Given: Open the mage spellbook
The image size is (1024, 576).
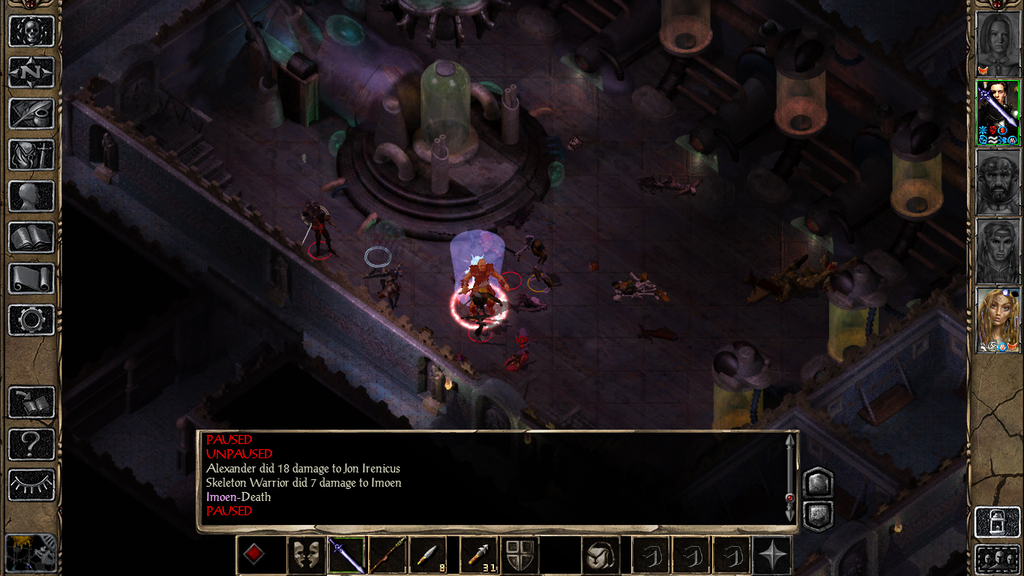Looking at the screenshot, I should pos(31,237).
